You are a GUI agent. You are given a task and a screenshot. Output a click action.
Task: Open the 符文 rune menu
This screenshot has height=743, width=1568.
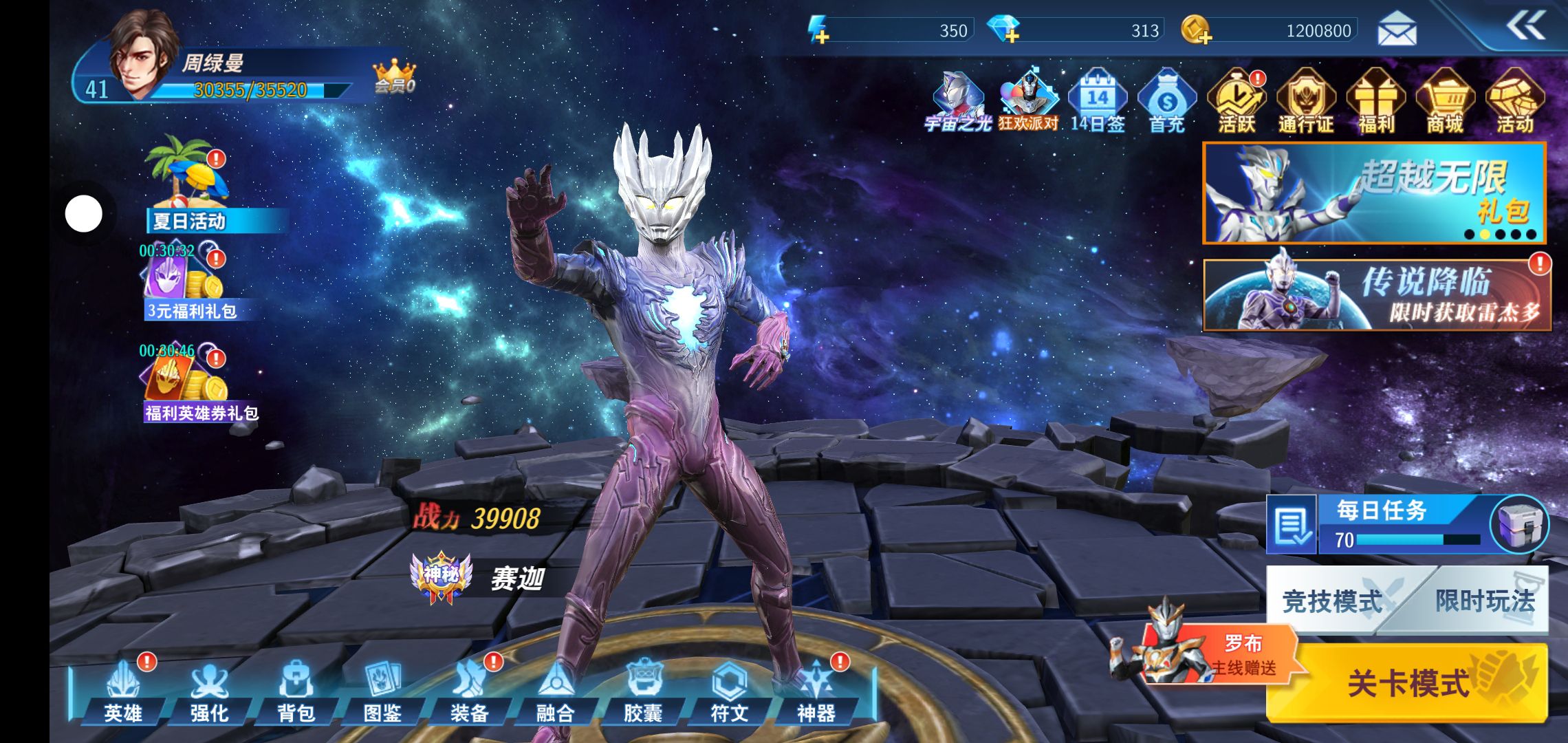tap(729, 691)
